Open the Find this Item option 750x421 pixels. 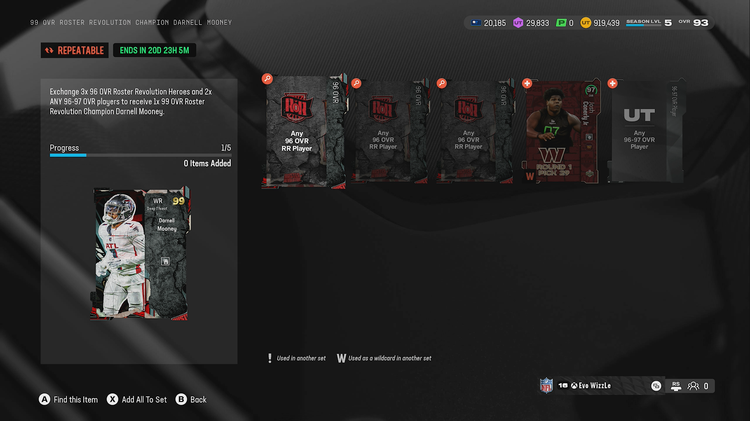(x=68, y=399)
